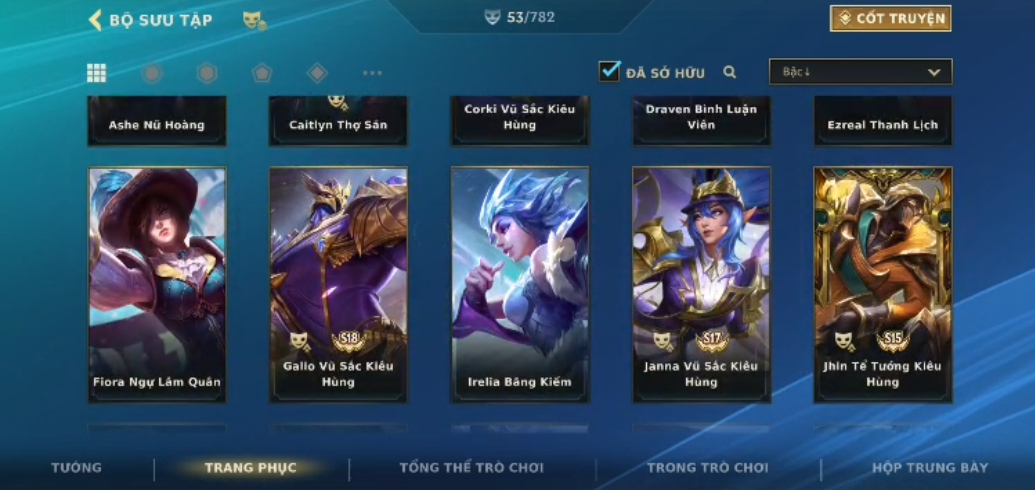Show the Hộp Trưng Bày tab
Viewport: 1035px width, 490px height.
tap(929, 468)
